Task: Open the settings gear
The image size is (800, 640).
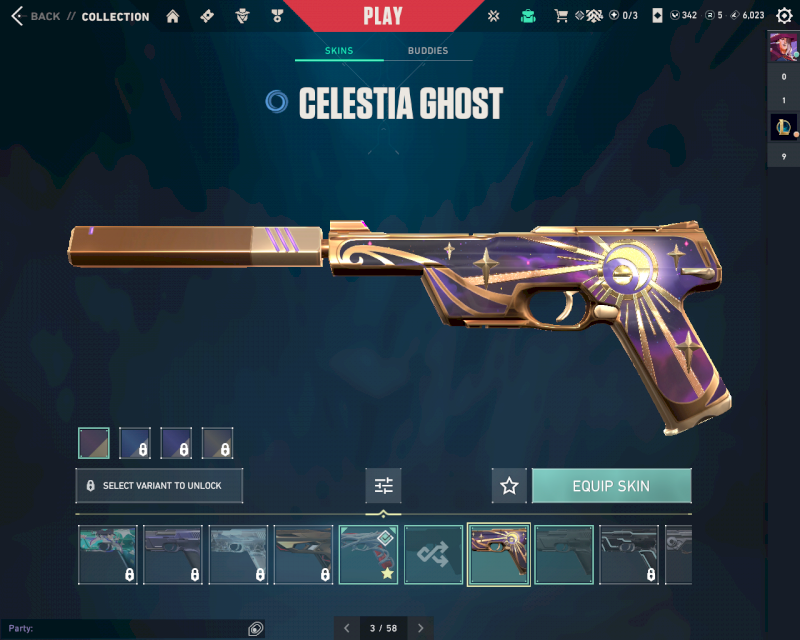Action: pyautogui.click(x=784, y=16)
